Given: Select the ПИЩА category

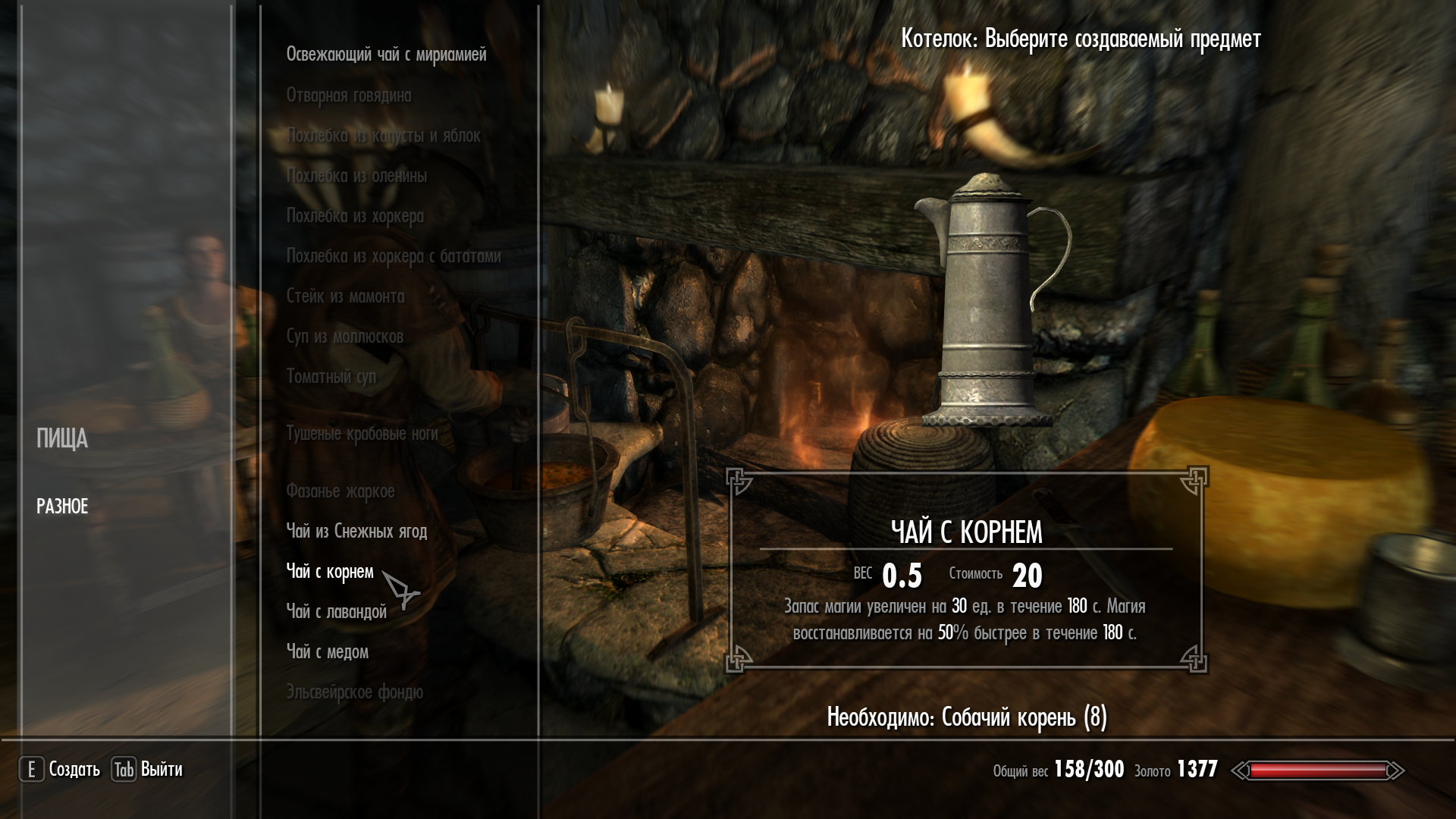Looking at the screenshot, I should (x=62, y=439).
